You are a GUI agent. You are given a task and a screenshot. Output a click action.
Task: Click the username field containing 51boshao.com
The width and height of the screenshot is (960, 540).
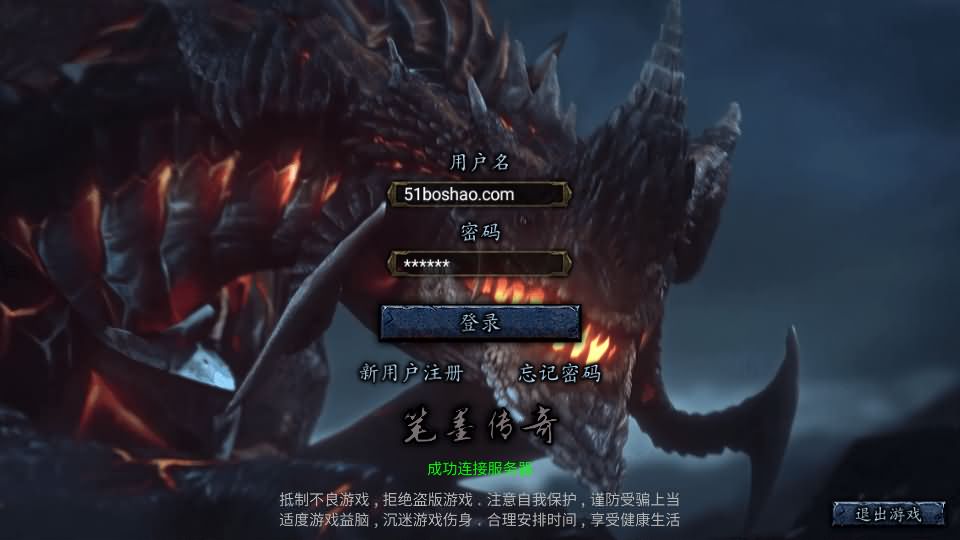(x=479, y=194)
